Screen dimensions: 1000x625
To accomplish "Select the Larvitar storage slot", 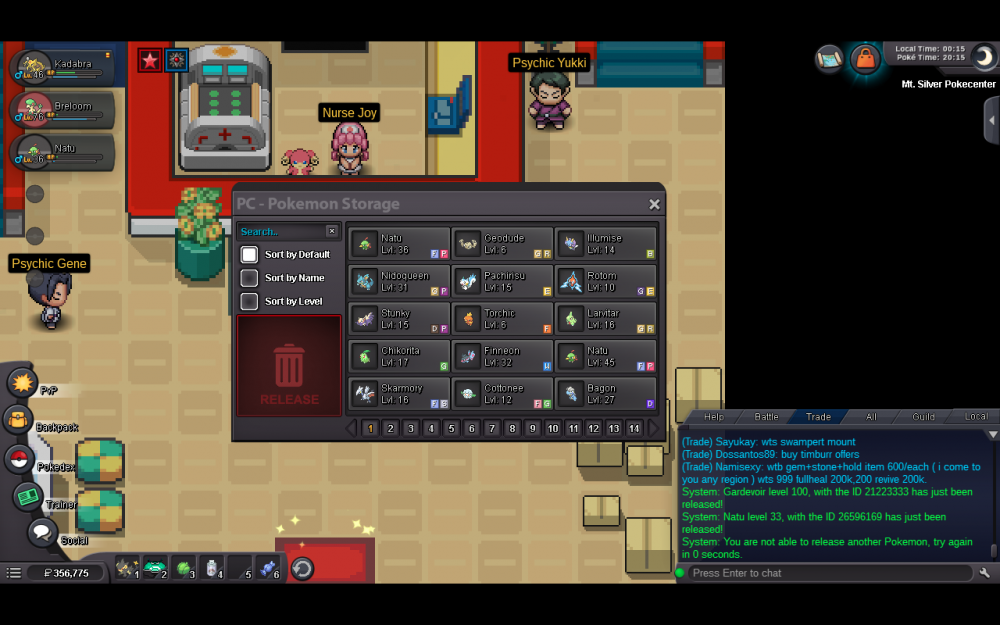I will [x=606, y=318].
